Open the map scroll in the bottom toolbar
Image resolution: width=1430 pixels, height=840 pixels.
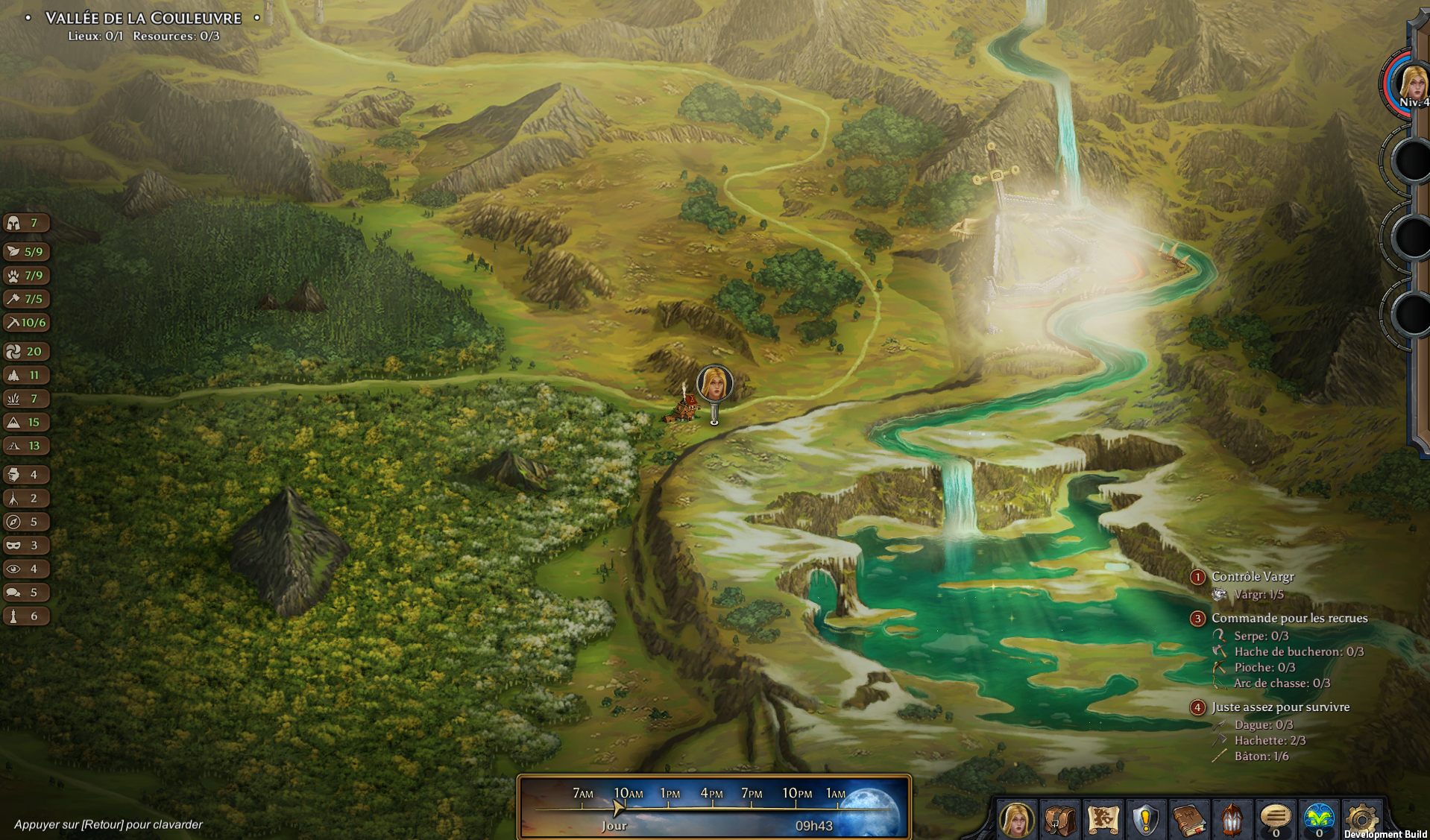pos(1104,819)
